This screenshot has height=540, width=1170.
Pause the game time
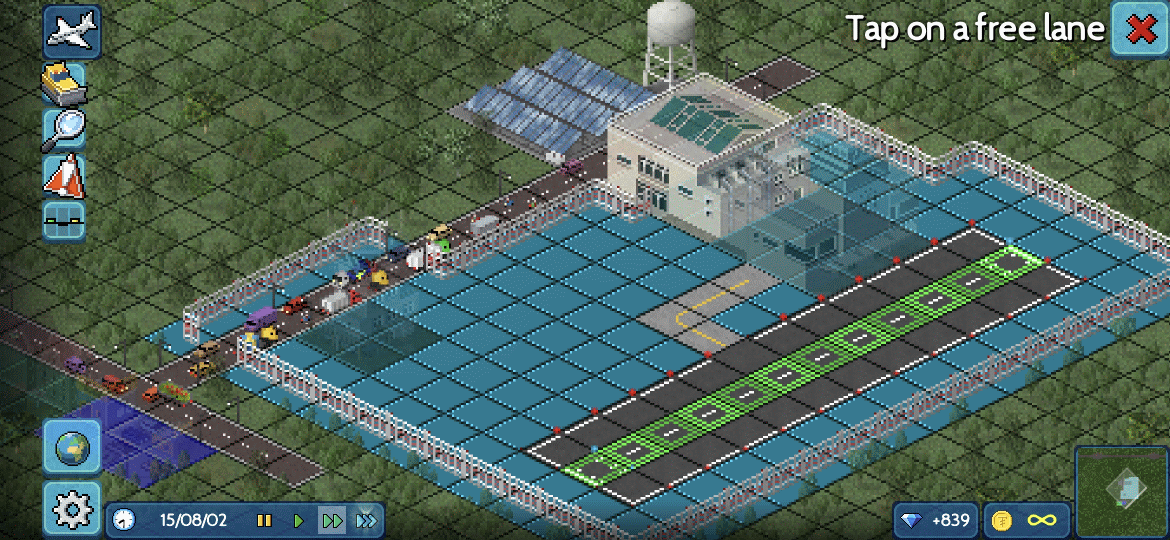pyautogui.click(x=264, y=520)
